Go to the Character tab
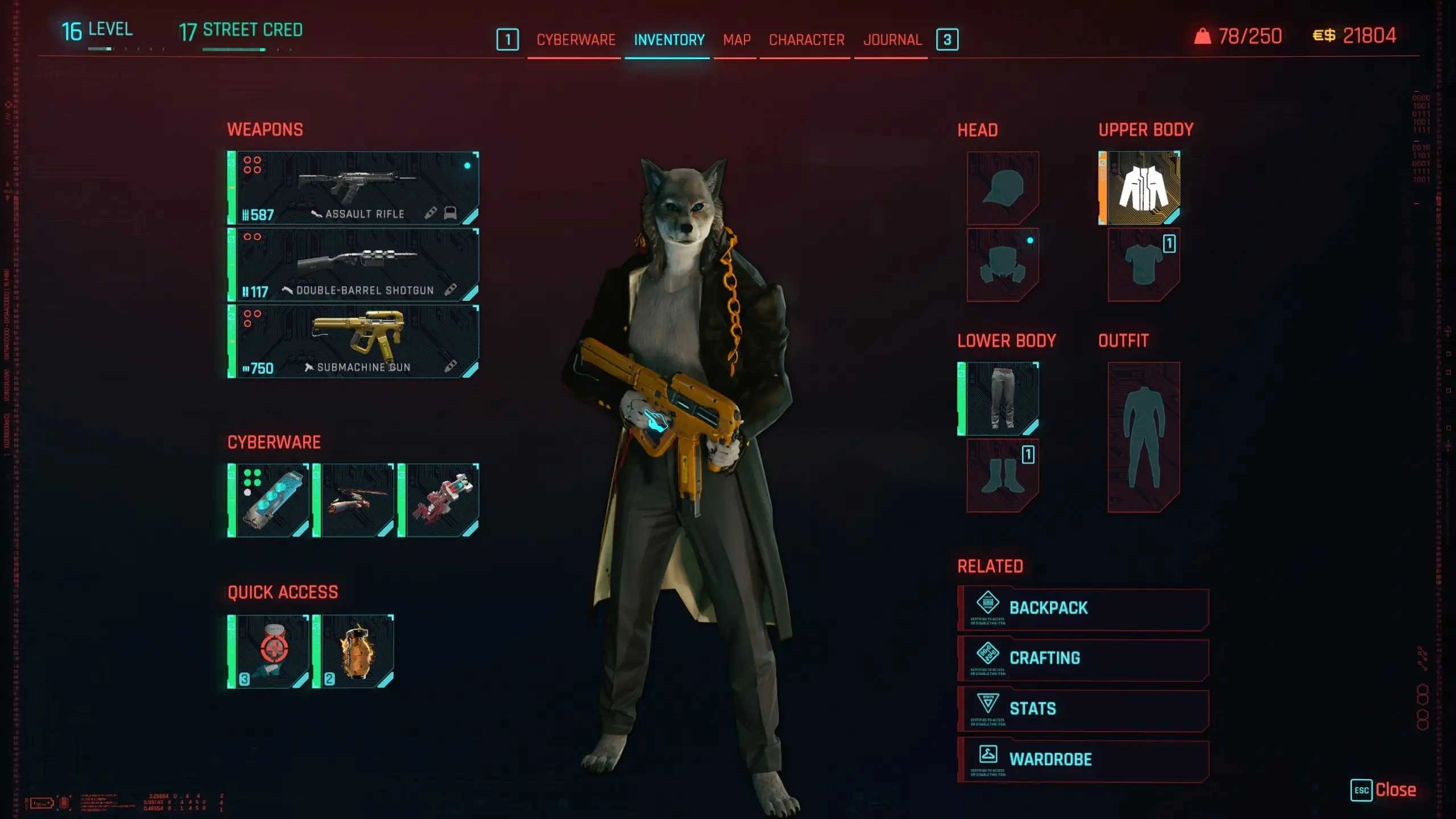This screenshot has width=1456, height=819. pos(806,40)
